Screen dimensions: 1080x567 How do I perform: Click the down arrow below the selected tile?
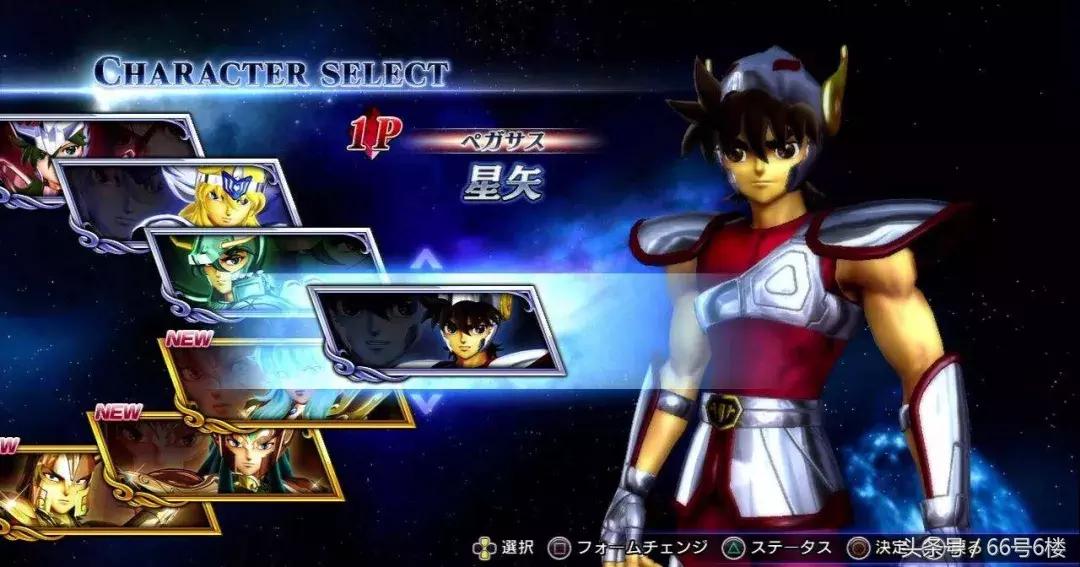coord(427,402)
